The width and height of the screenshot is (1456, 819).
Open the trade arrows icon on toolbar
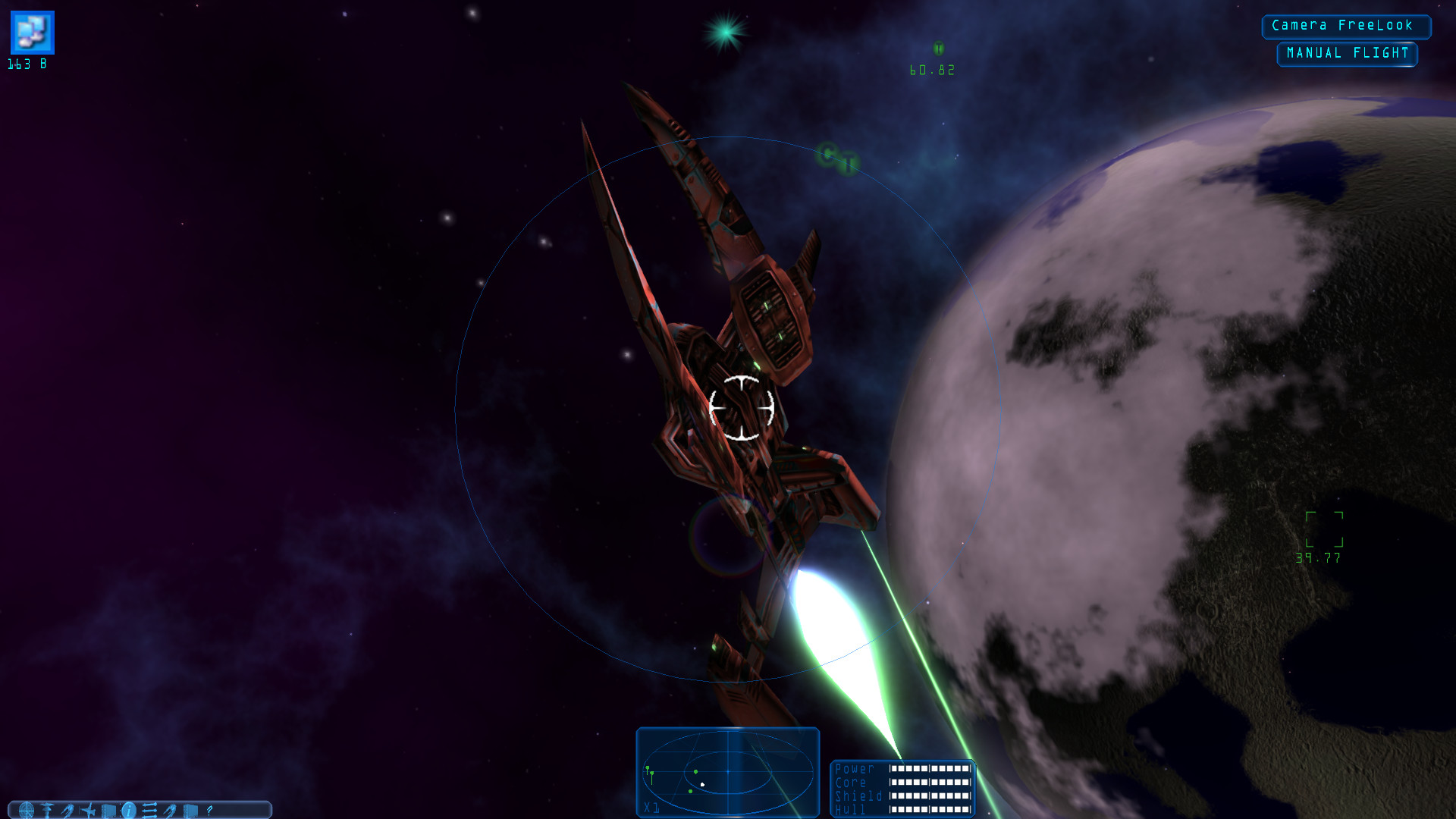(149, 810)
